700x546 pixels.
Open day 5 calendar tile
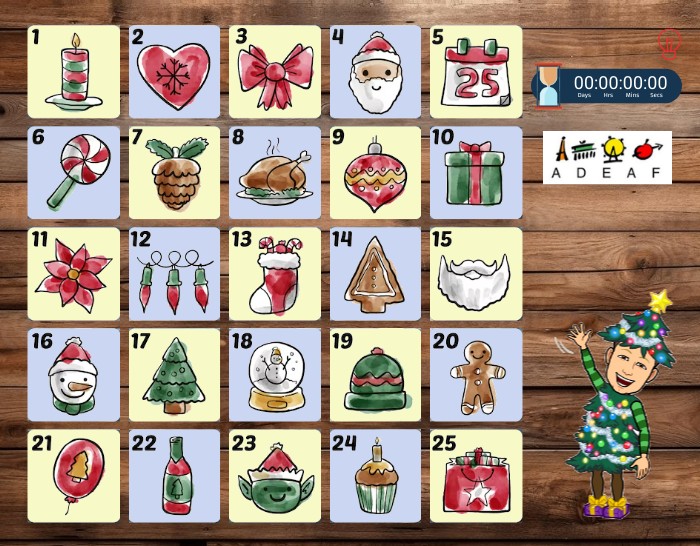click(x=476, y=72)
